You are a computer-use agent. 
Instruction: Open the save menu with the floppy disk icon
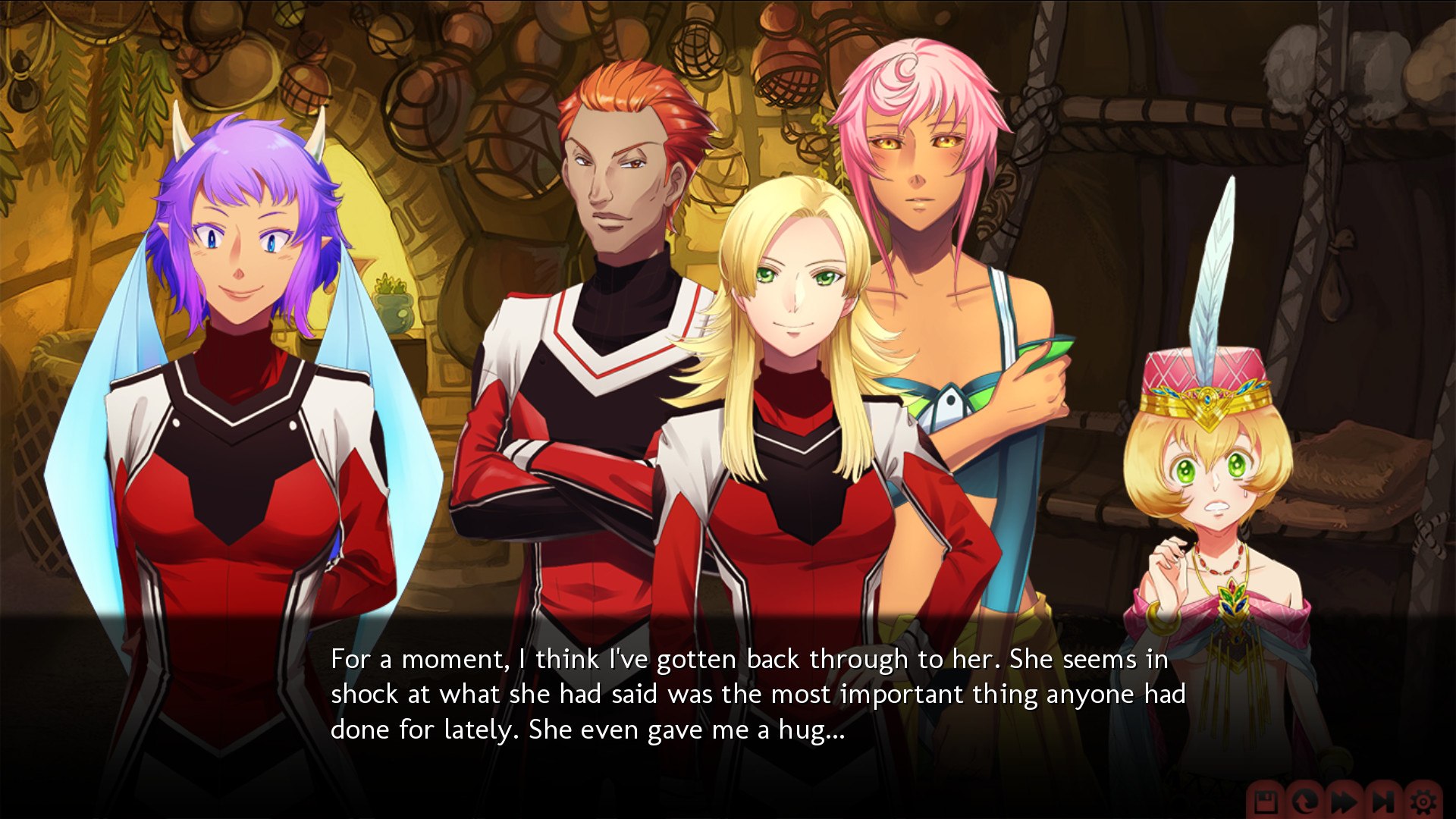coord(1265,802)
